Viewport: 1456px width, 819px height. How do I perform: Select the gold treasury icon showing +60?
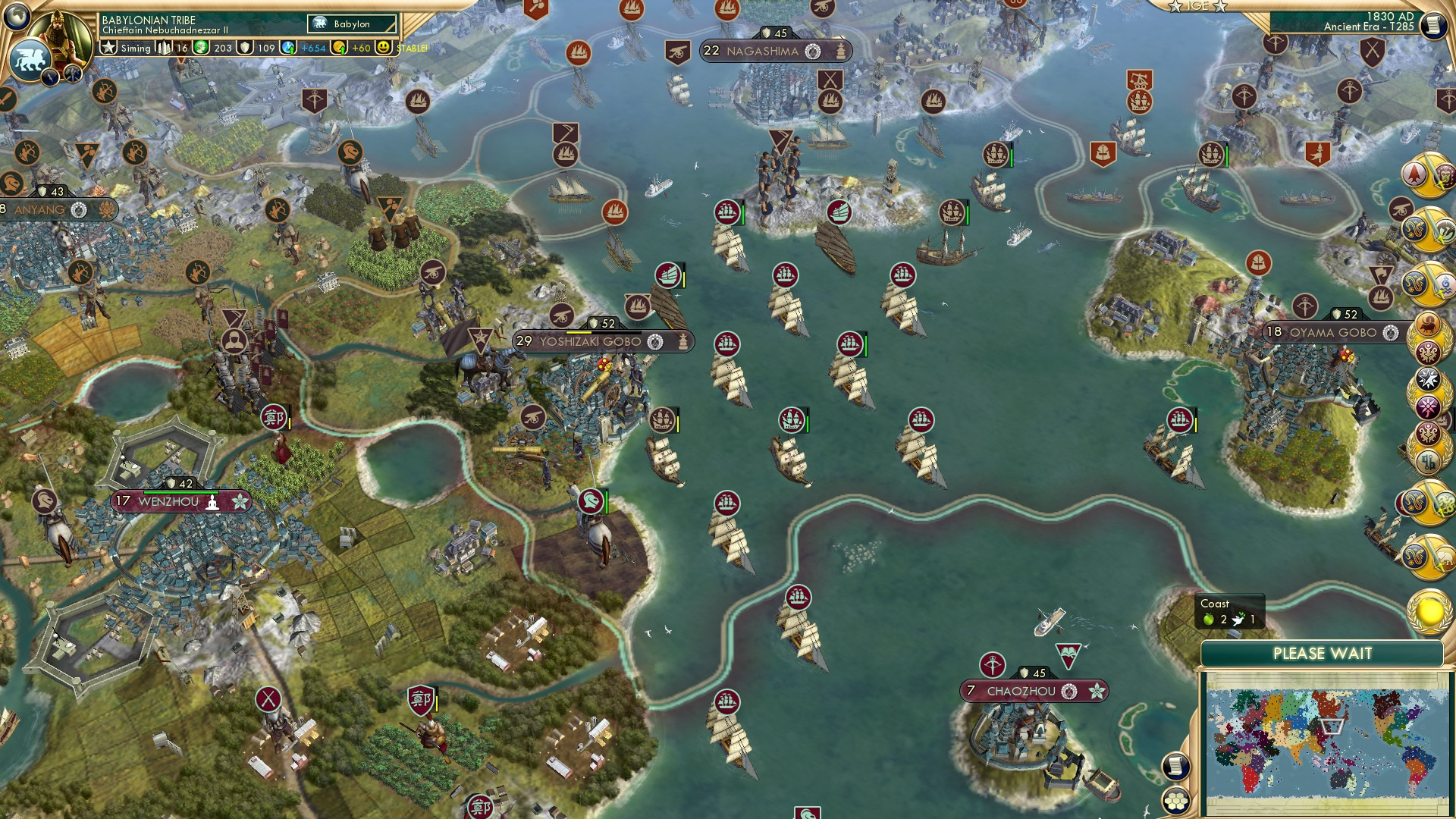(x=340, y=48)
